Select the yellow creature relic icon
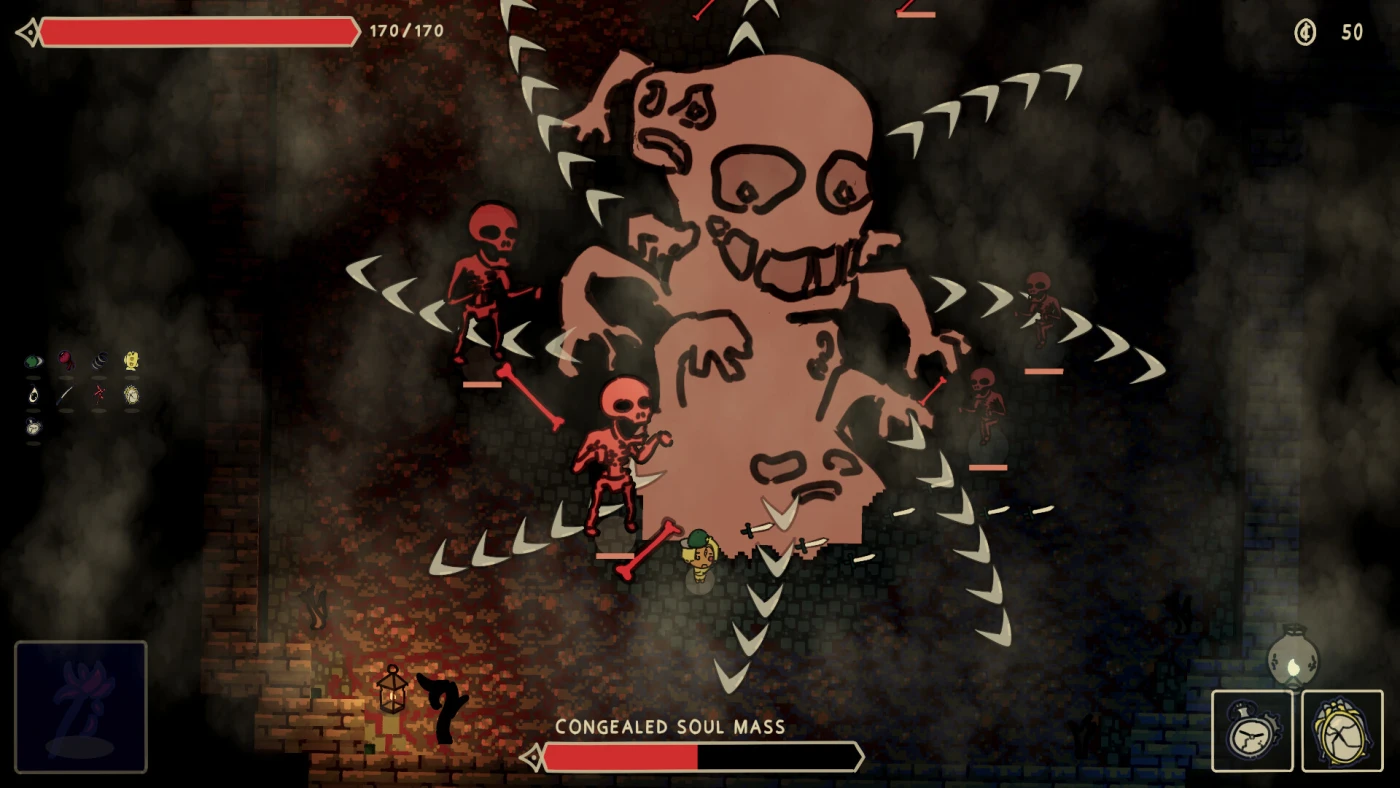This screenshot has height=788, width=1400. (131, 361)
